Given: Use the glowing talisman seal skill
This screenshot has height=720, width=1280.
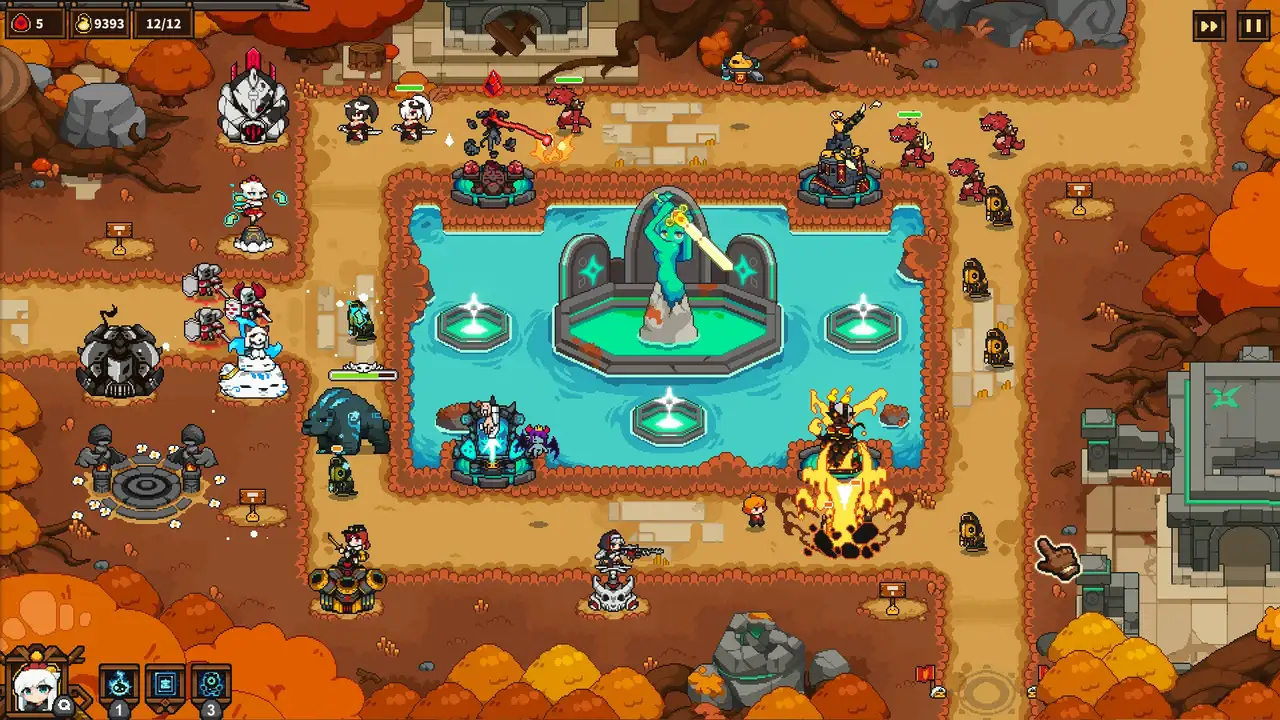Looking at the screenshot, I should 165,683.
